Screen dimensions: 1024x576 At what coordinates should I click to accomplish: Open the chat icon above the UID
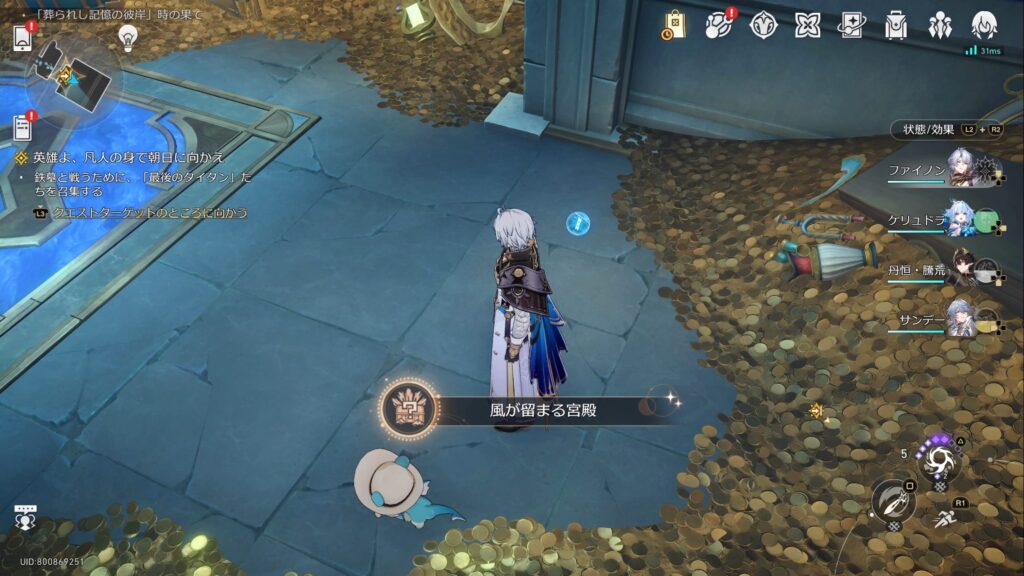tap(25, 516)
